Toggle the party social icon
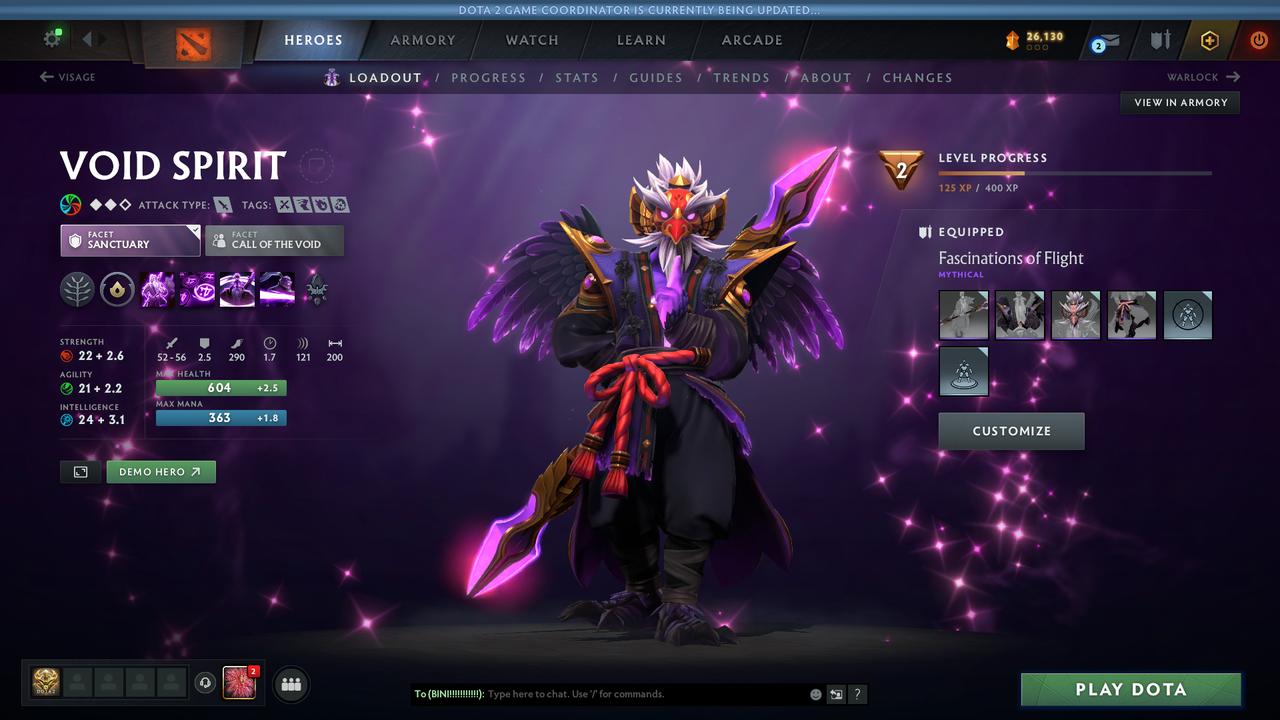This screenshot has width=1280, height=720. [x=290, y=684]
